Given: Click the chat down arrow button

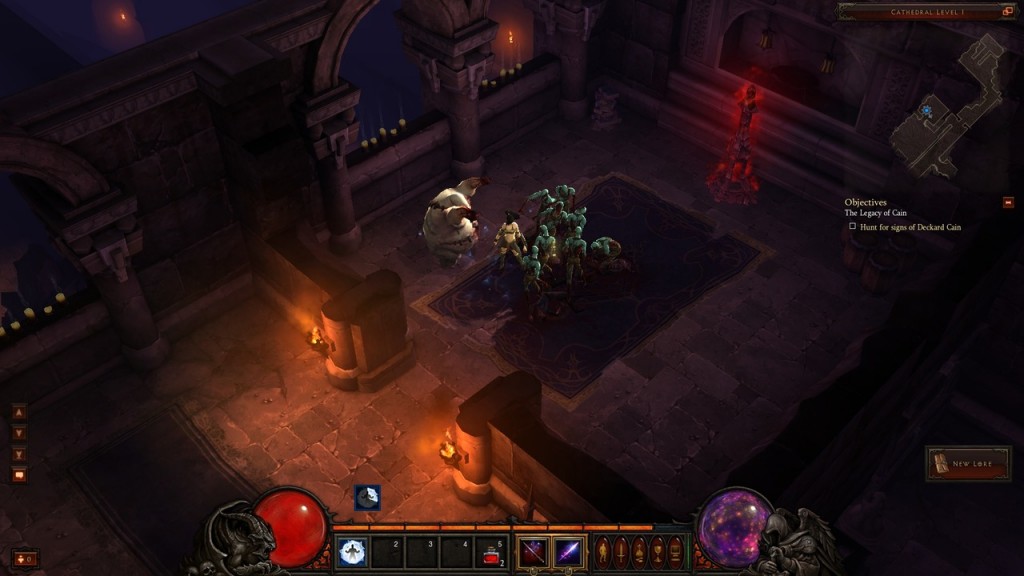Looking at the screenshot, I should pyautogui.click(x=19, y=433).
